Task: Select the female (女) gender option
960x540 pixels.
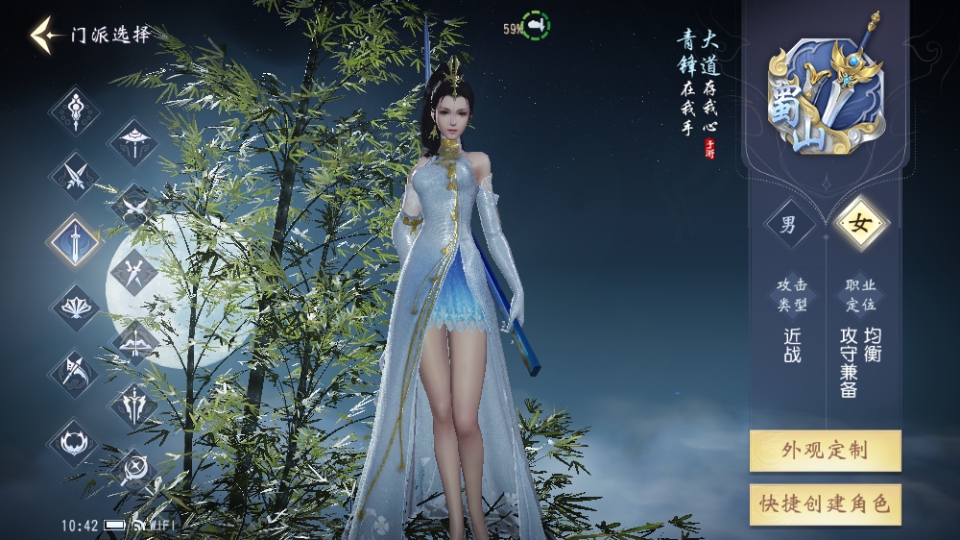Action: click(x=859, y=224)
